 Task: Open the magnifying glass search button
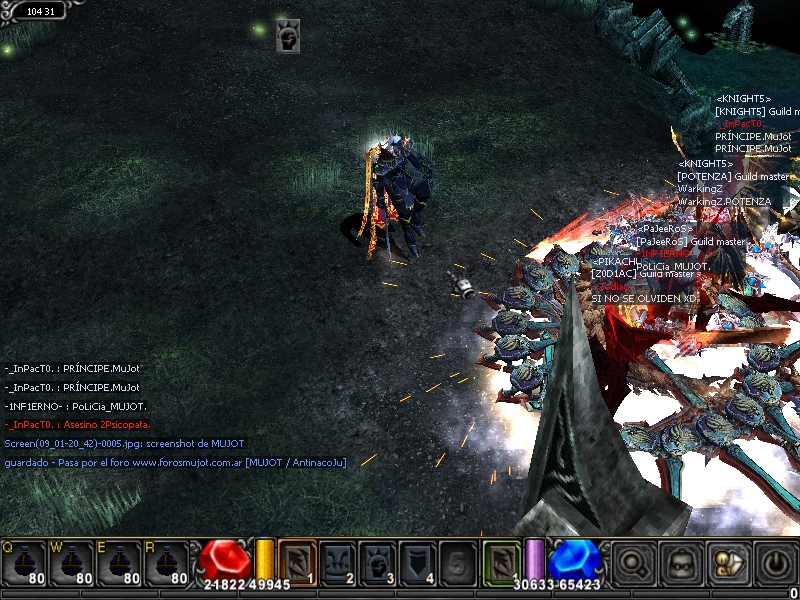(x=633, y=565)
